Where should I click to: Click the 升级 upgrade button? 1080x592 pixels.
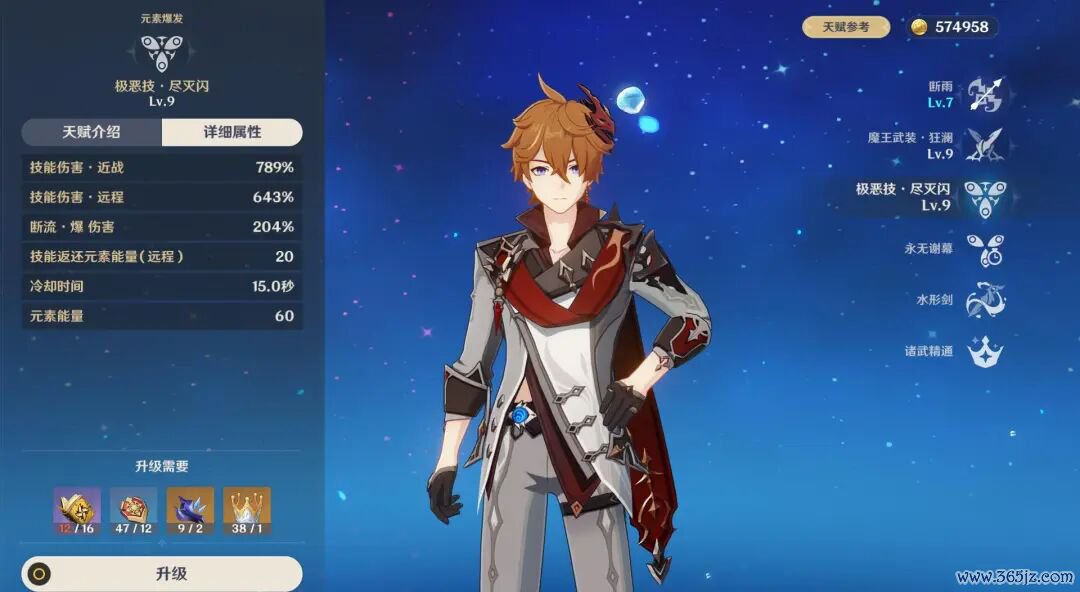coord(162,574)
